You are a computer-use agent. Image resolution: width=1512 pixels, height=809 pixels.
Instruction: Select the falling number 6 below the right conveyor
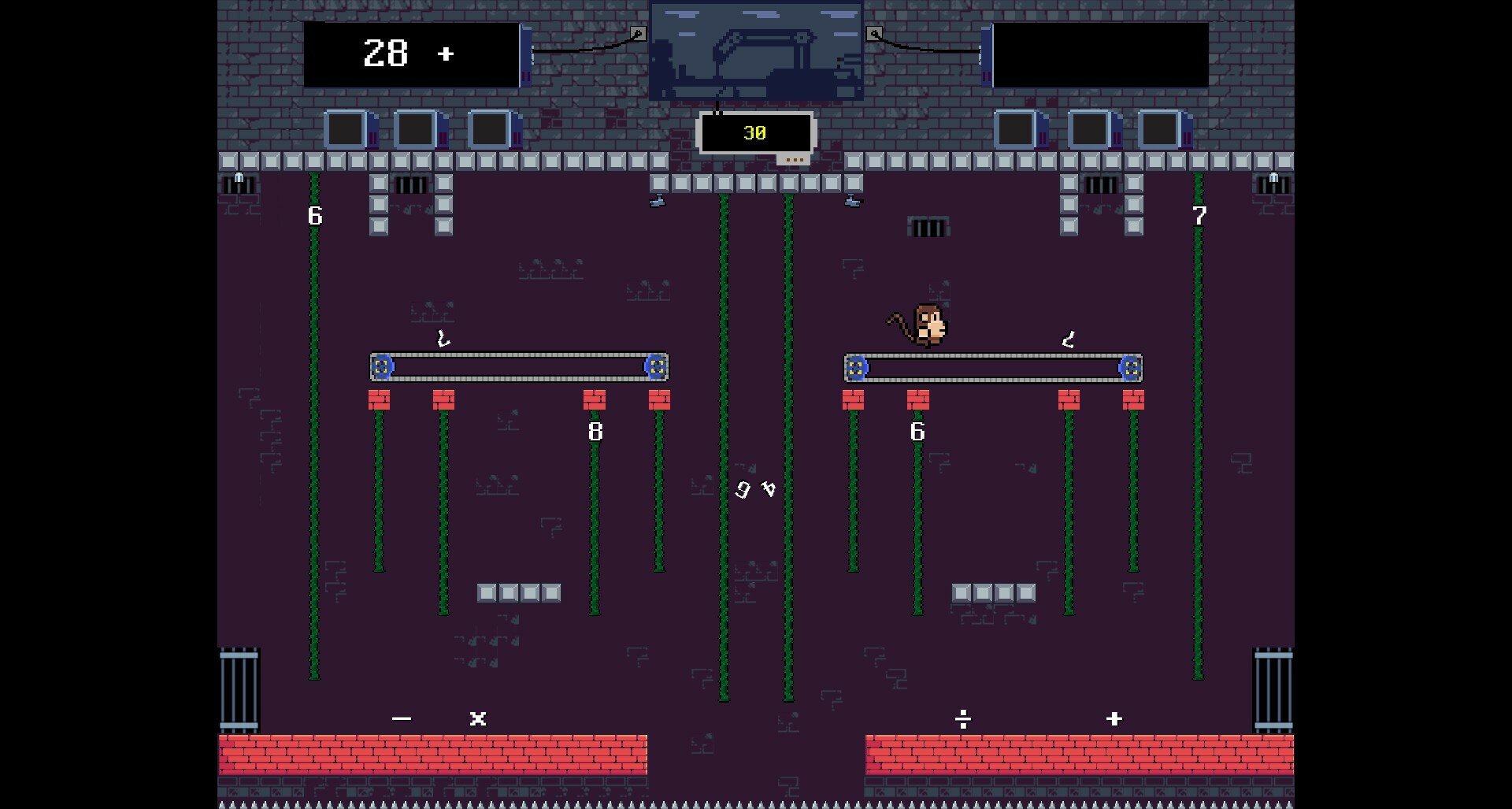click(x=917, y=431)
